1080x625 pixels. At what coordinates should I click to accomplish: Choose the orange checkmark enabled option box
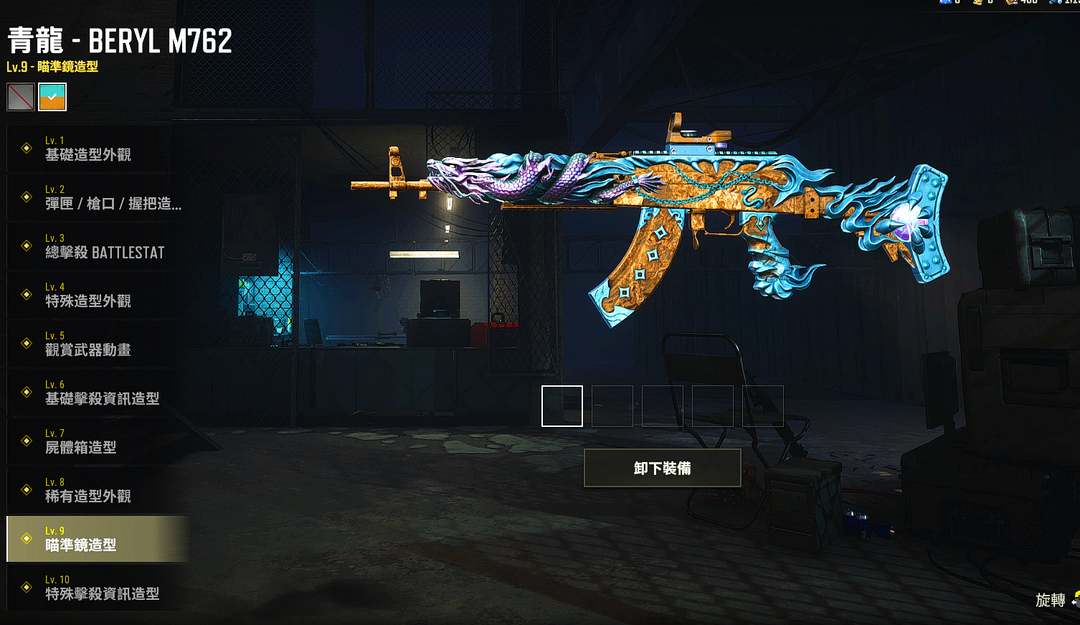tap(52, 97)
